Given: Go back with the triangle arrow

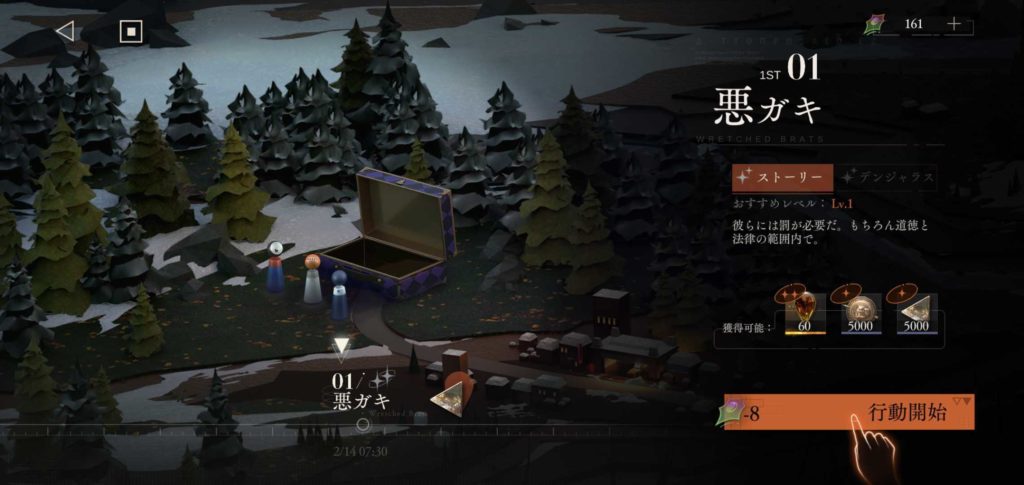Looking at the screenshot, I should point(65,31).
